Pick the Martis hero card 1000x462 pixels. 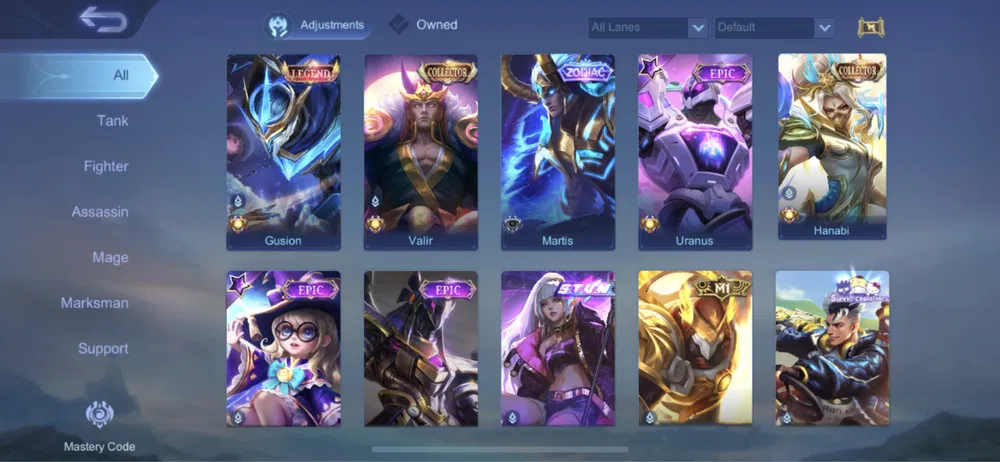pos(558,150)
